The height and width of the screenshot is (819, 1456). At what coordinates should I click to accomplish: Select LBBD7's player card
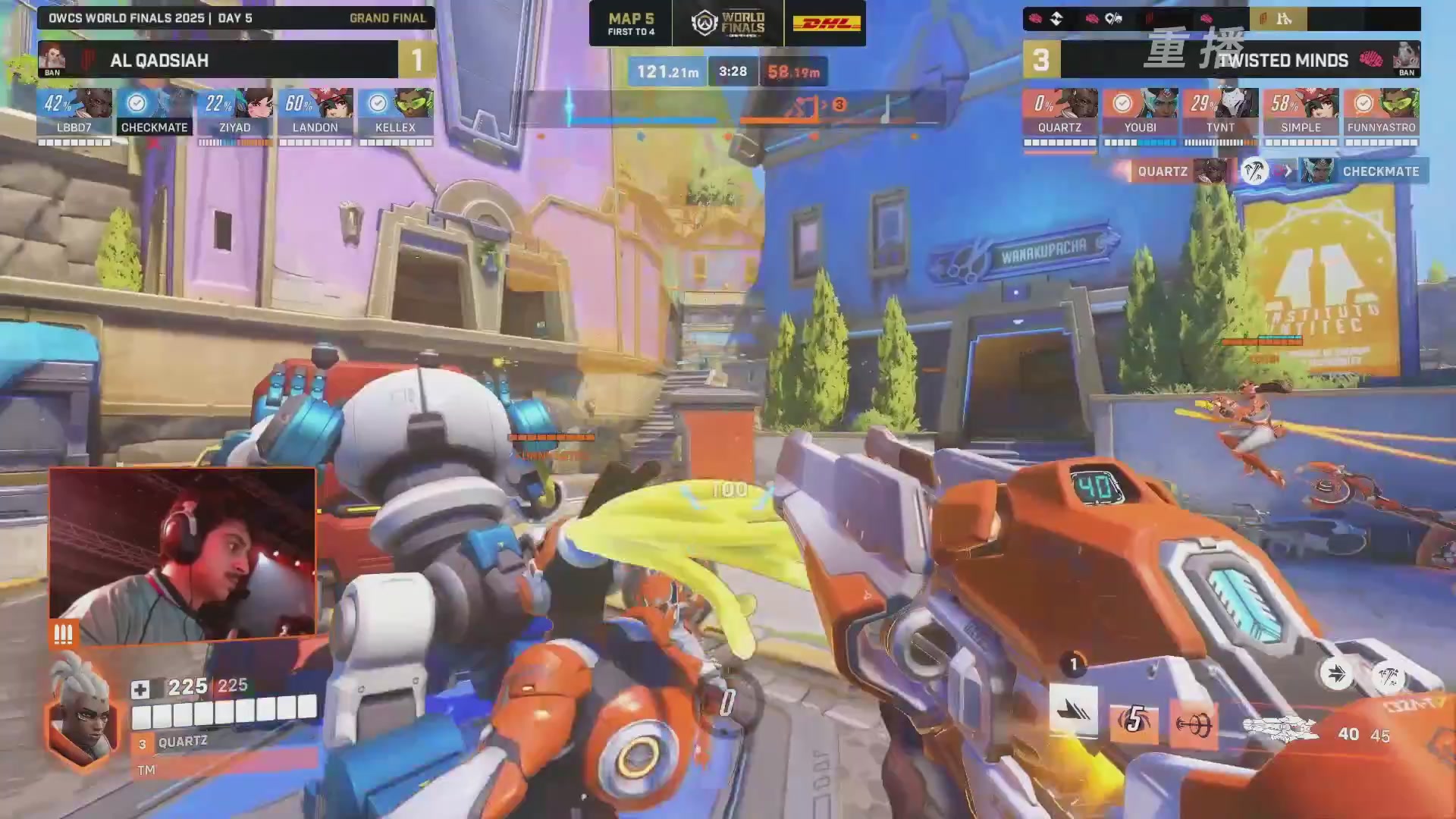tap(74, 112)
